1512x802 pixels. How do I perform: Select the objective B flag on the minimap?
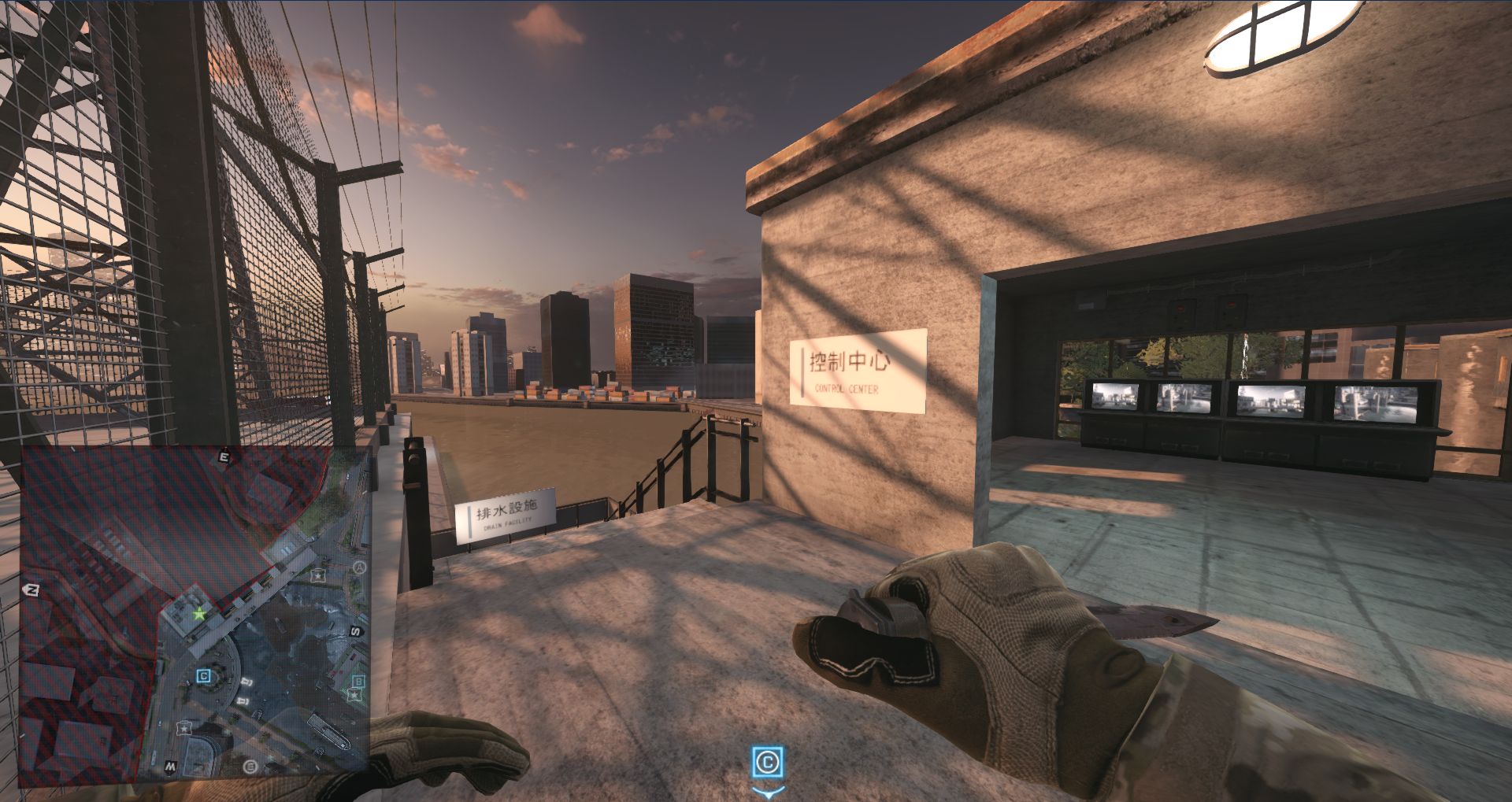click(x=358, y=682)
